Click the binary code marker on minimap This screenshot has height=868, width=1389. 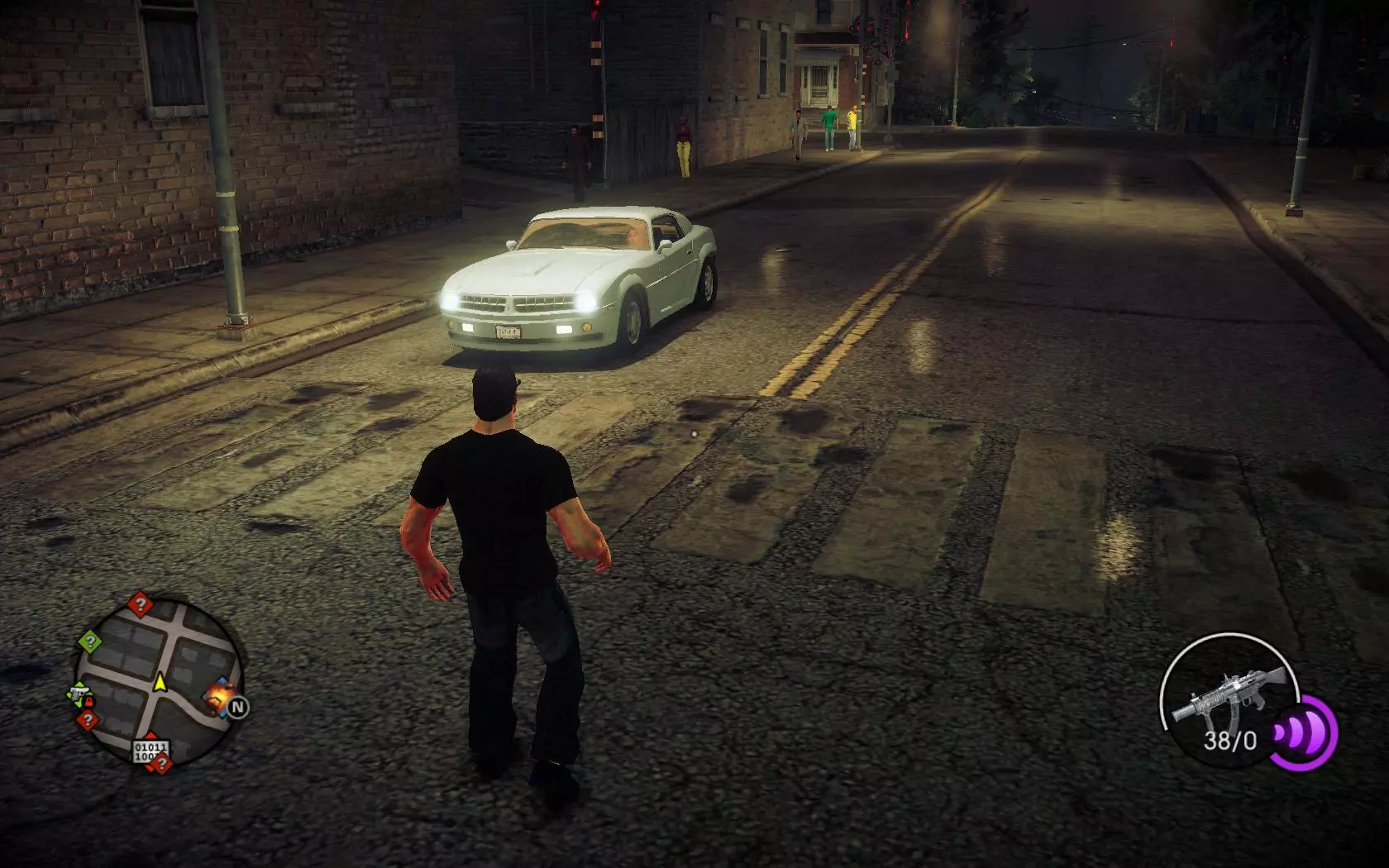click(150, 751)
